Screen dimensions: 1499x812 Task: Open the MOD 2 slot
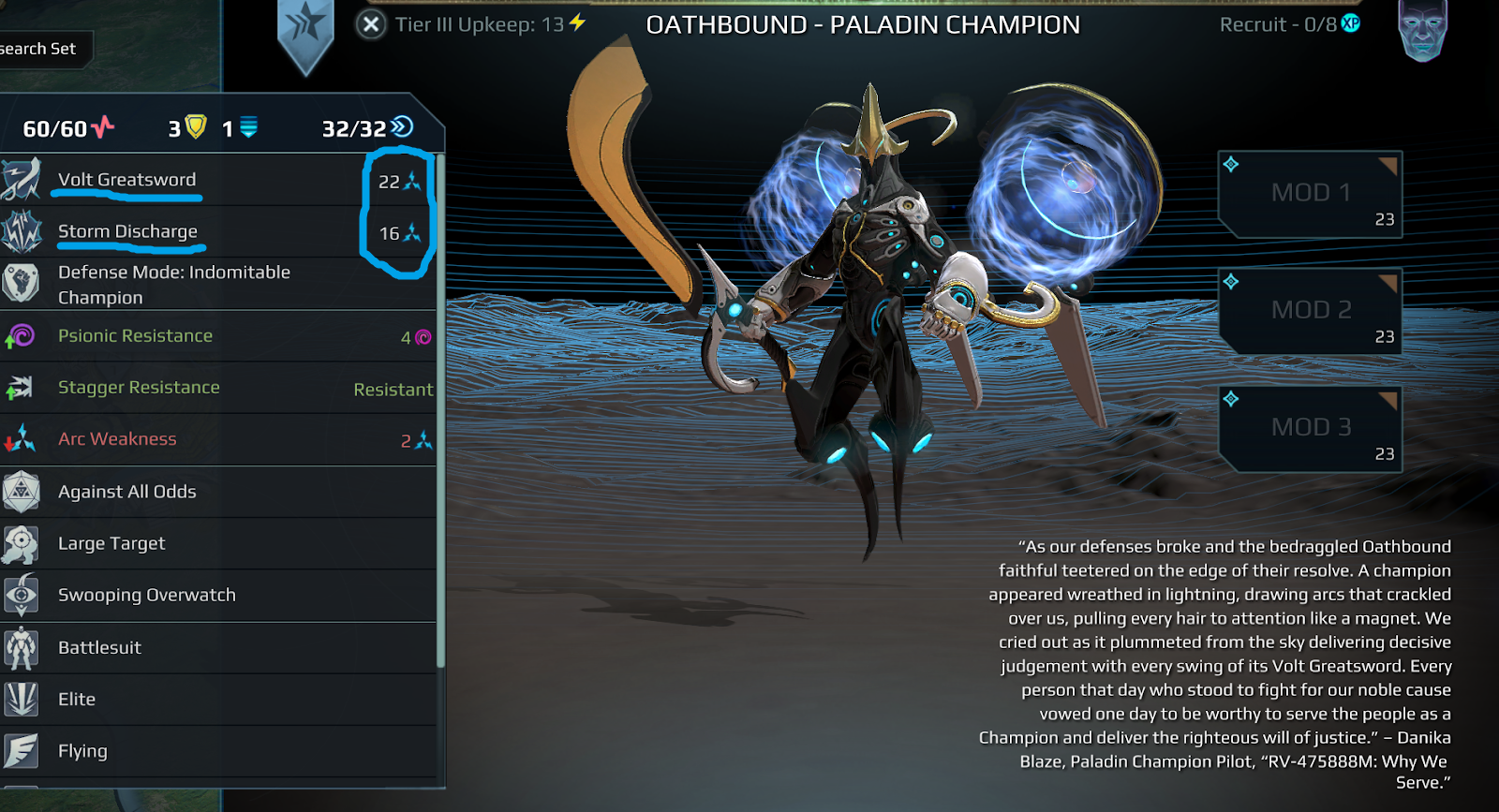click(1309, 310)
